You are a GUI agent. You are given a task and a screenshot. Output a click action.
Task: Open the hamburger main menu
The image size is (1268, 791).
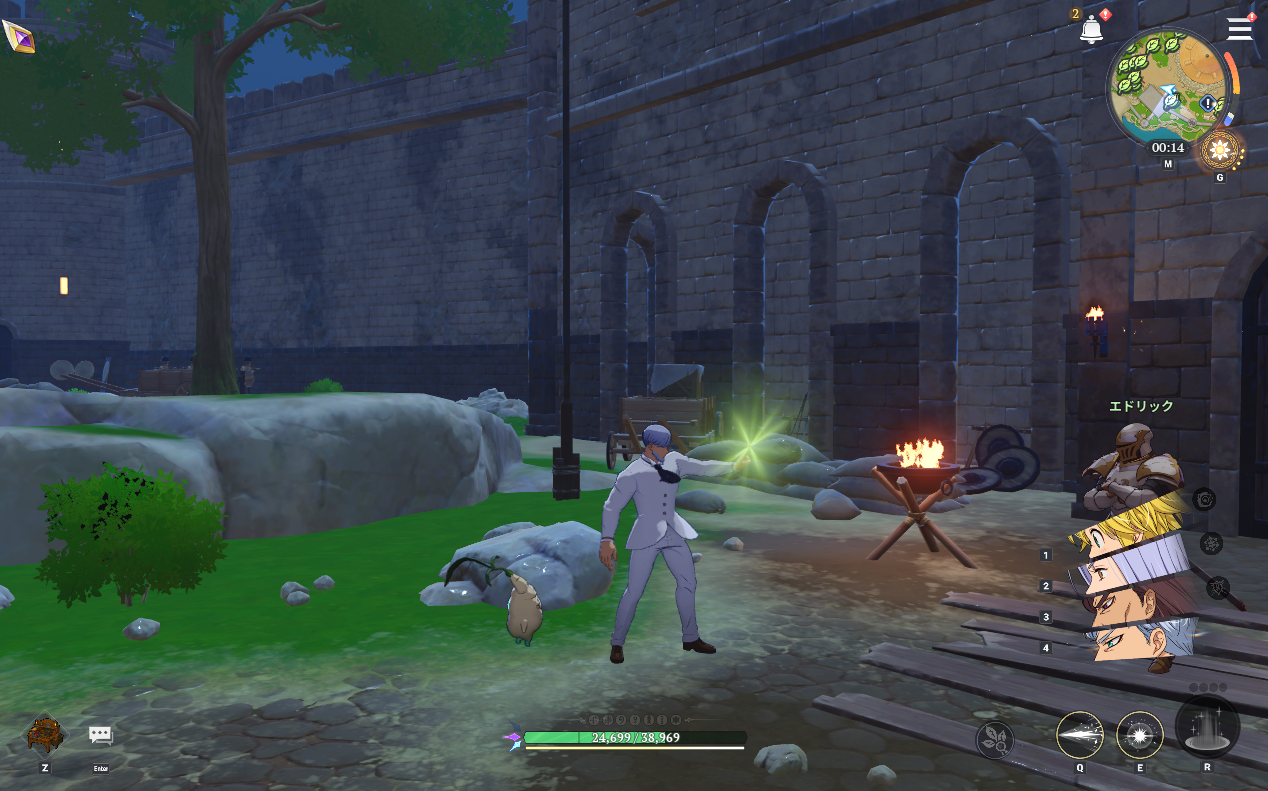[1240, 28]
